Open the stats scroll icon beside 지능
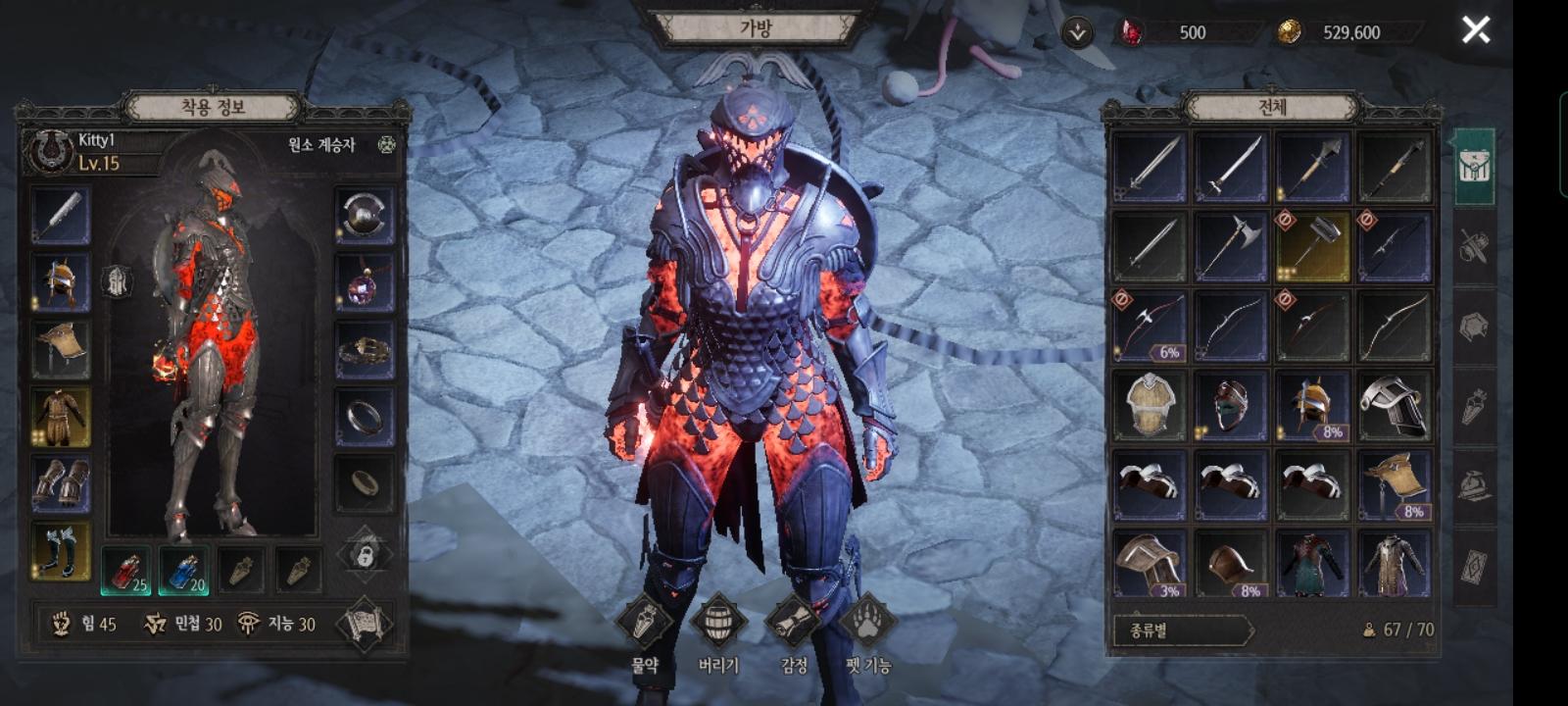The width and height of the screenshot is (1568, 706). point(365,625)
